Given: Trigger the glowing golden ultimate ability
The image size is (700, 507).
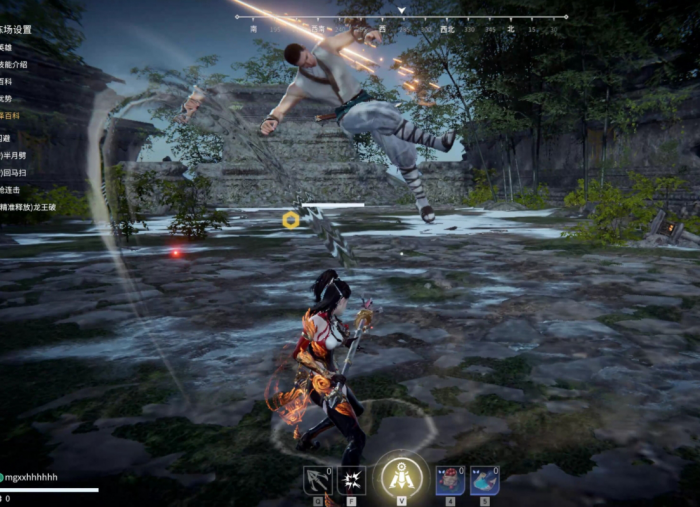Looking at the screenshot, I should 401,477.
